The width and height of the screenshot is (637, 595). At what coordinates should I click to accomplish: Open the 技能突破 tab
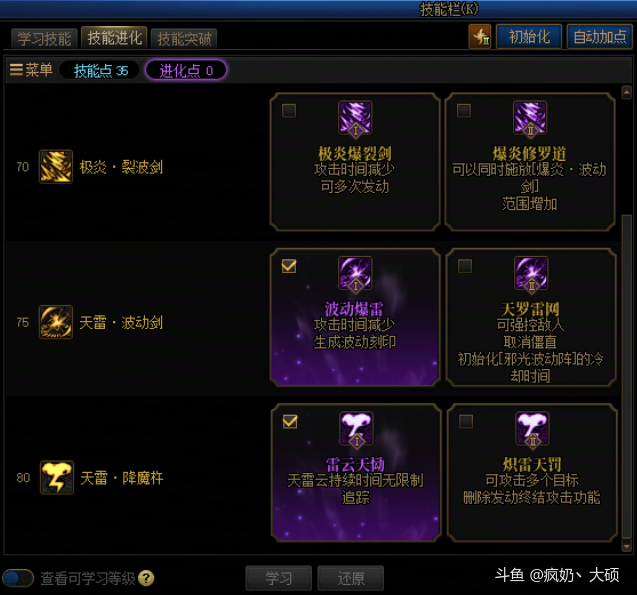point(185,39)
